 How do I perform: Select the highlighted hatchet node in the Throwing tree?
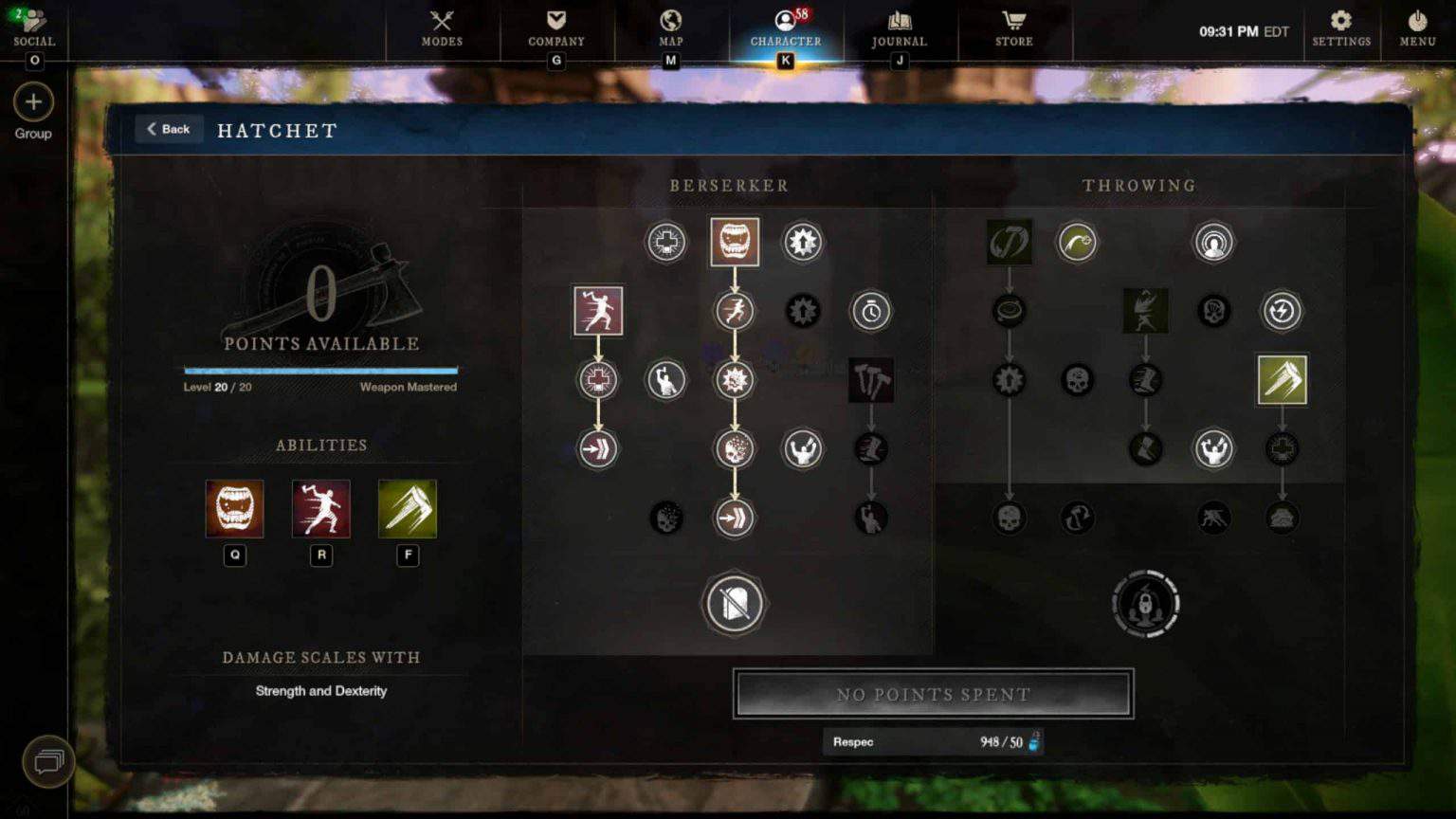pyautogui.click(x=1282, y=379)
